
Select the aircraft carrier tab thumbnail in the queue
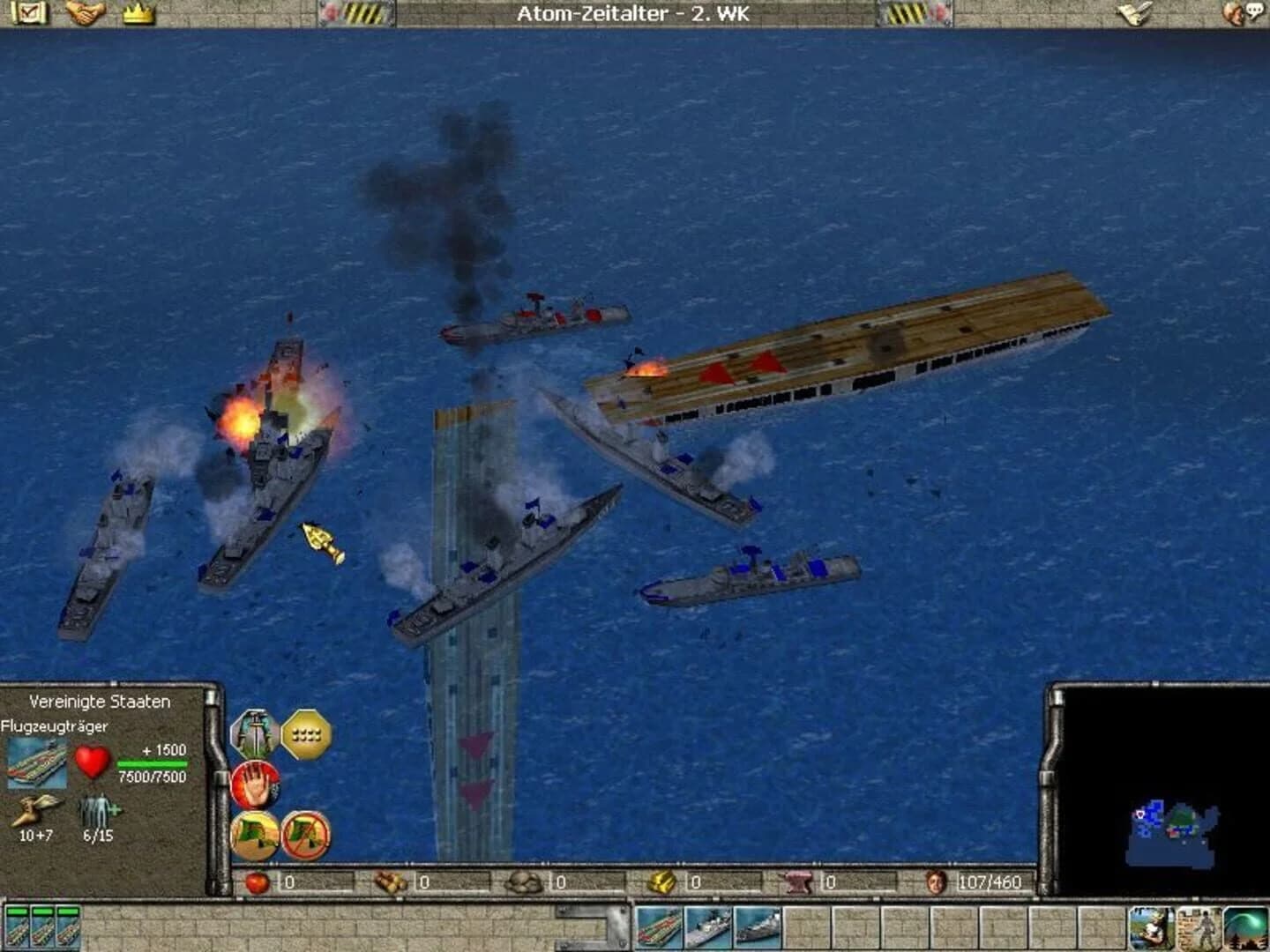point(657,926)
